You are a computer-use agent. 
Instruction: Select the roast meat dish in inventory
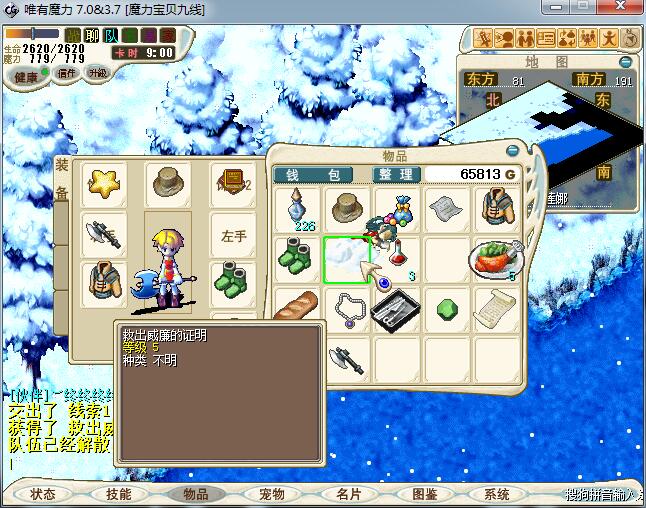493,258
